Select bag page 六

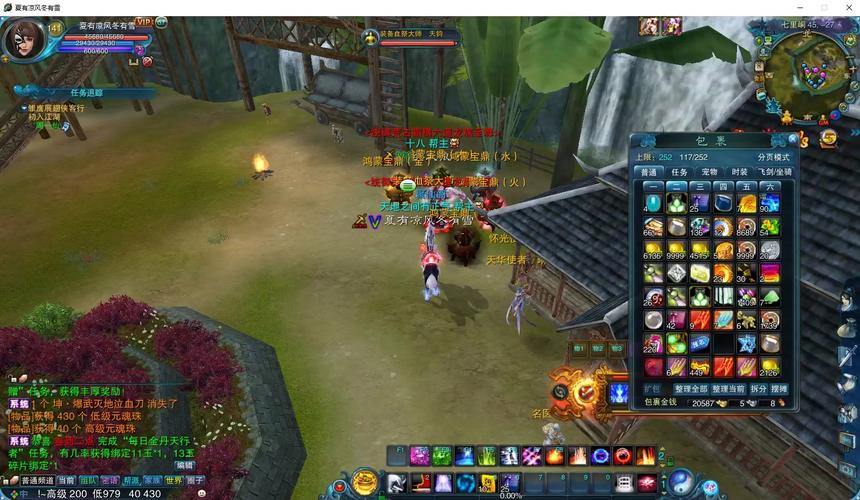pyautogui.click(x=769, y=186)
